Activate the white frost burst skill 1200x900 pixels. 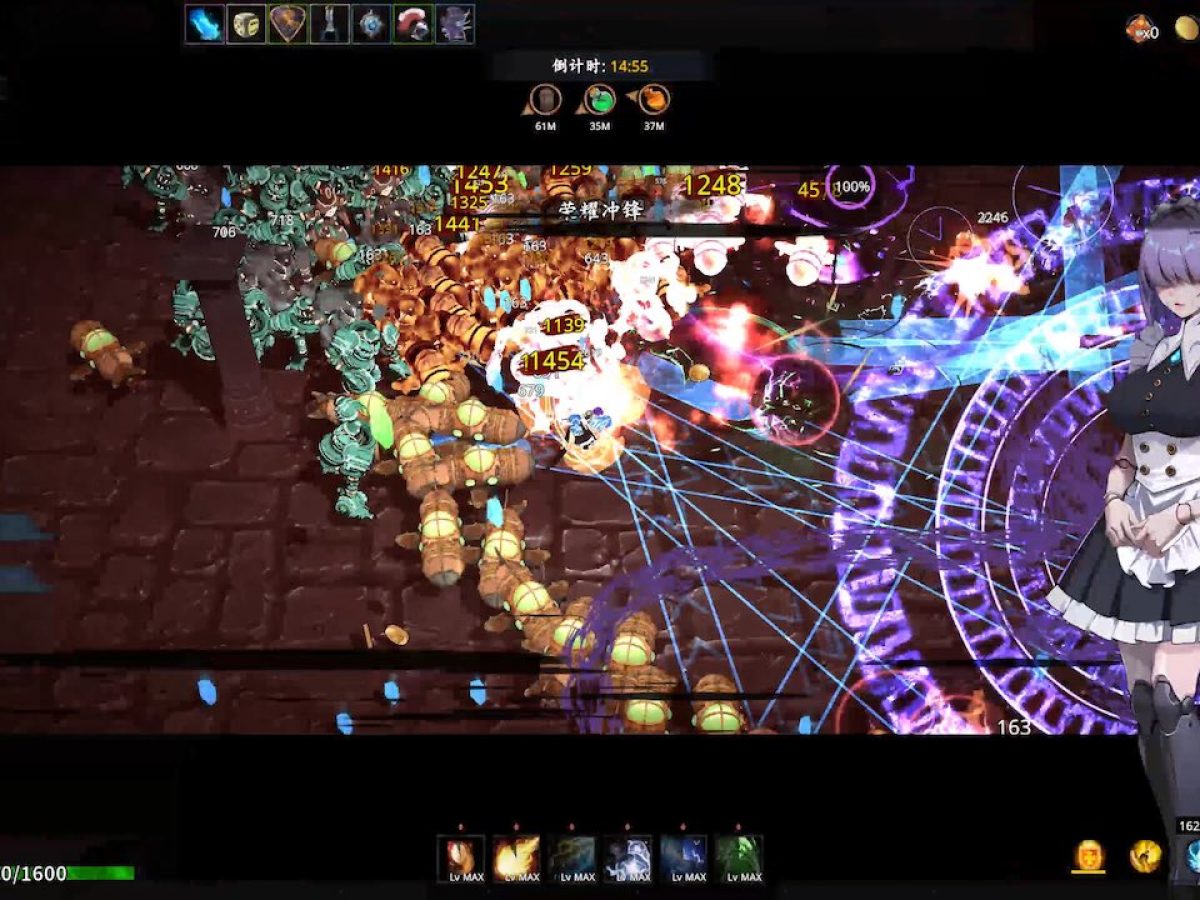[628, 858]
